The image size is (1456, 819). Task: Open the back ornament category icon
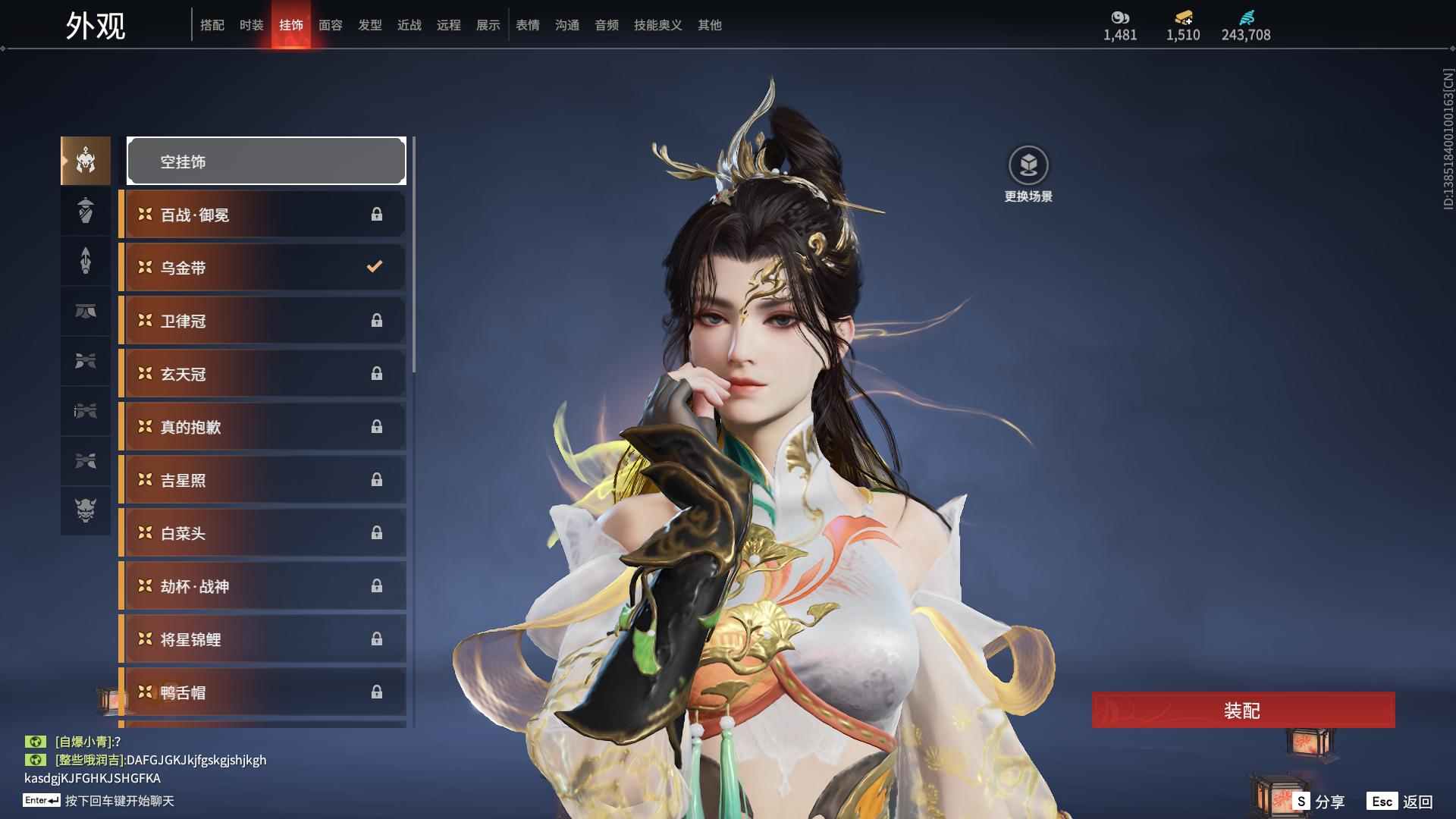85,211
